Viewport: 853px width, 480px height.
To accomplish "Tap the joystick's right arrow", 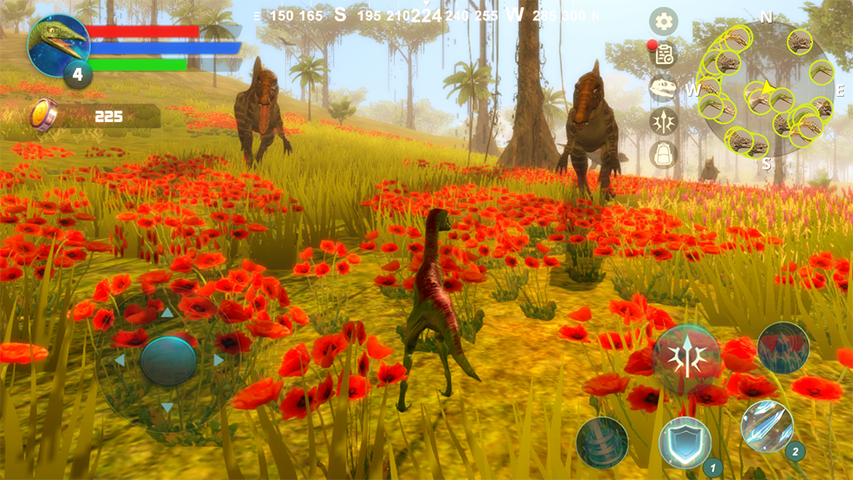I will tap(219, 360).
